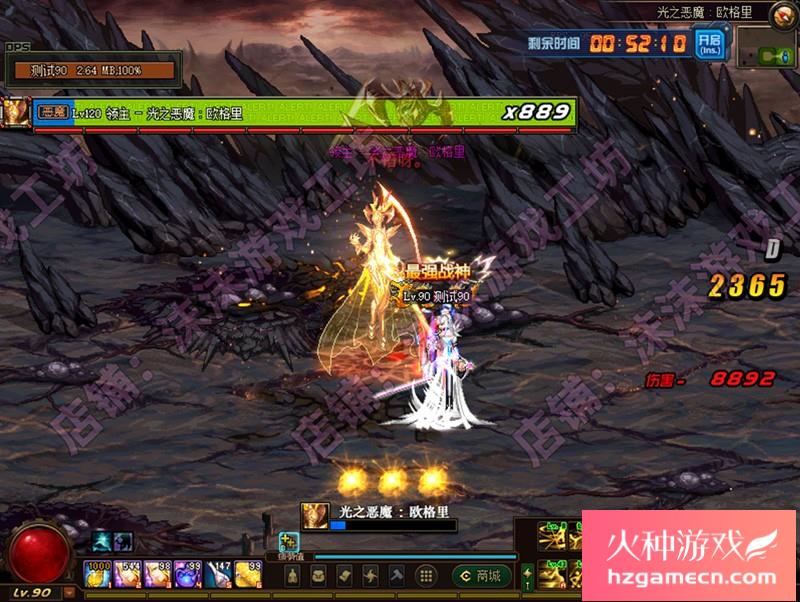
Task: Open the grid menu button left of 商城
Action: (x=425, y=575)
